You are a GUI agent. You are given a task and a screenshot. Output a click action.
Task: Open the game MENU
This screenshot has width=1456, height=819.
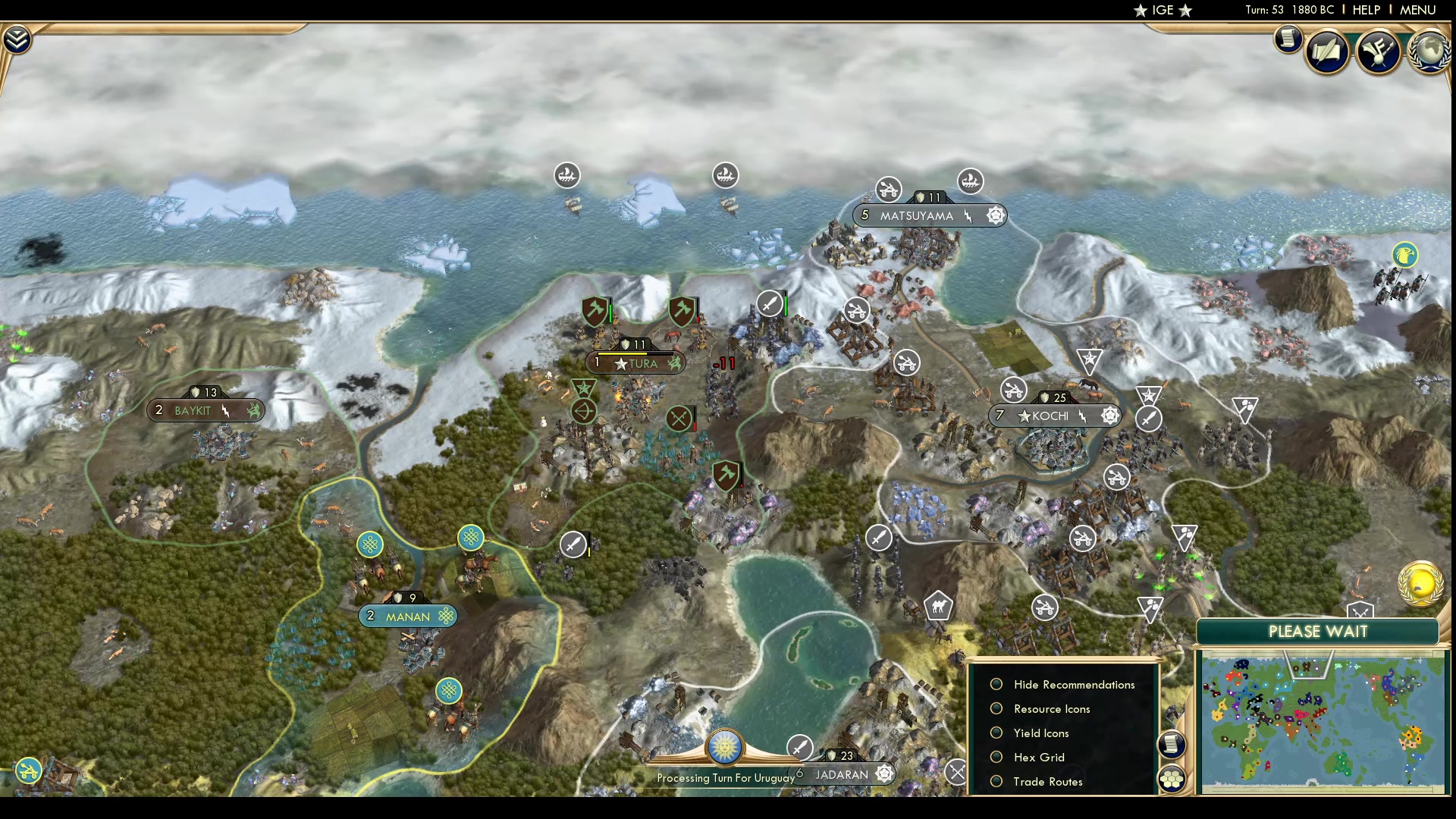point(1417,10)
